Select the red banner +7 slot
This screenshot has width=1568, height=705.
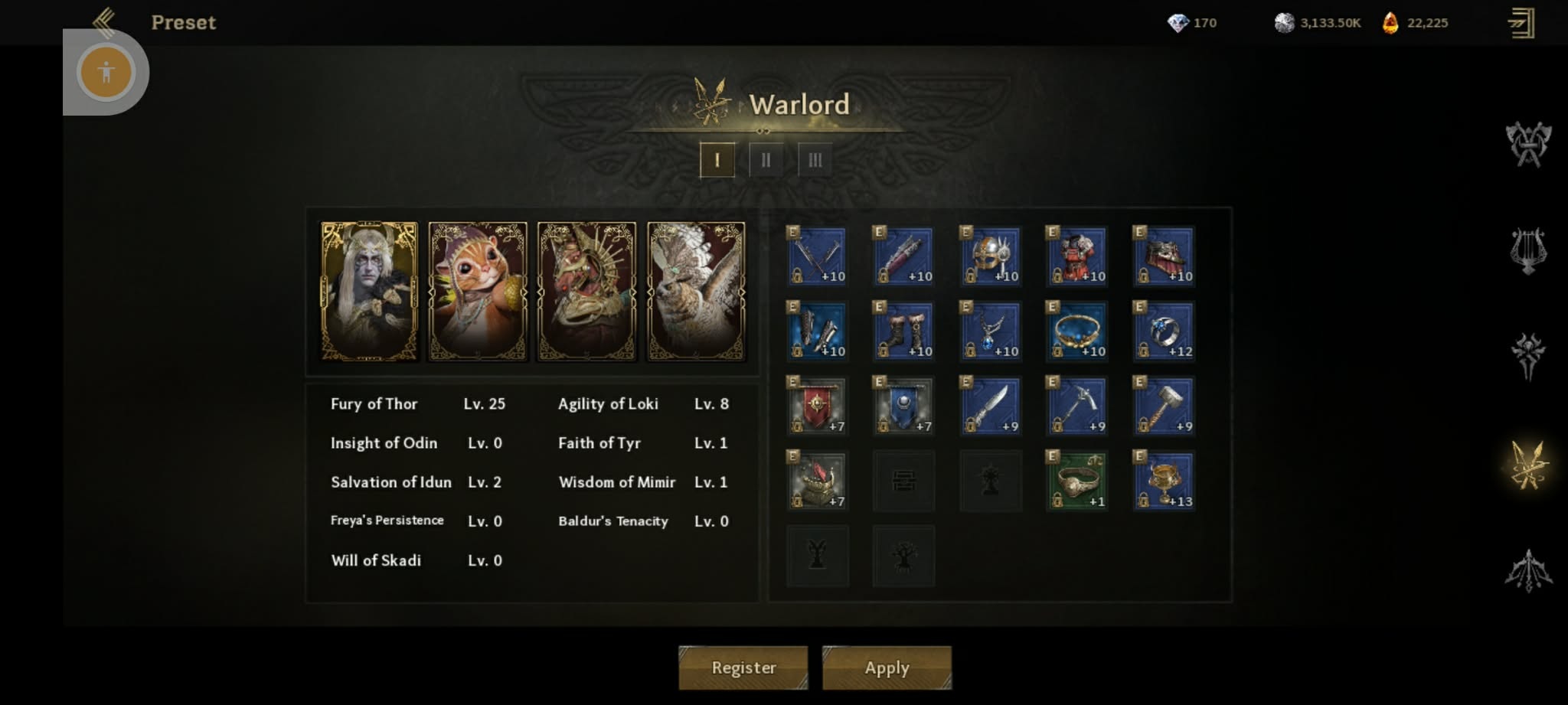817,406
